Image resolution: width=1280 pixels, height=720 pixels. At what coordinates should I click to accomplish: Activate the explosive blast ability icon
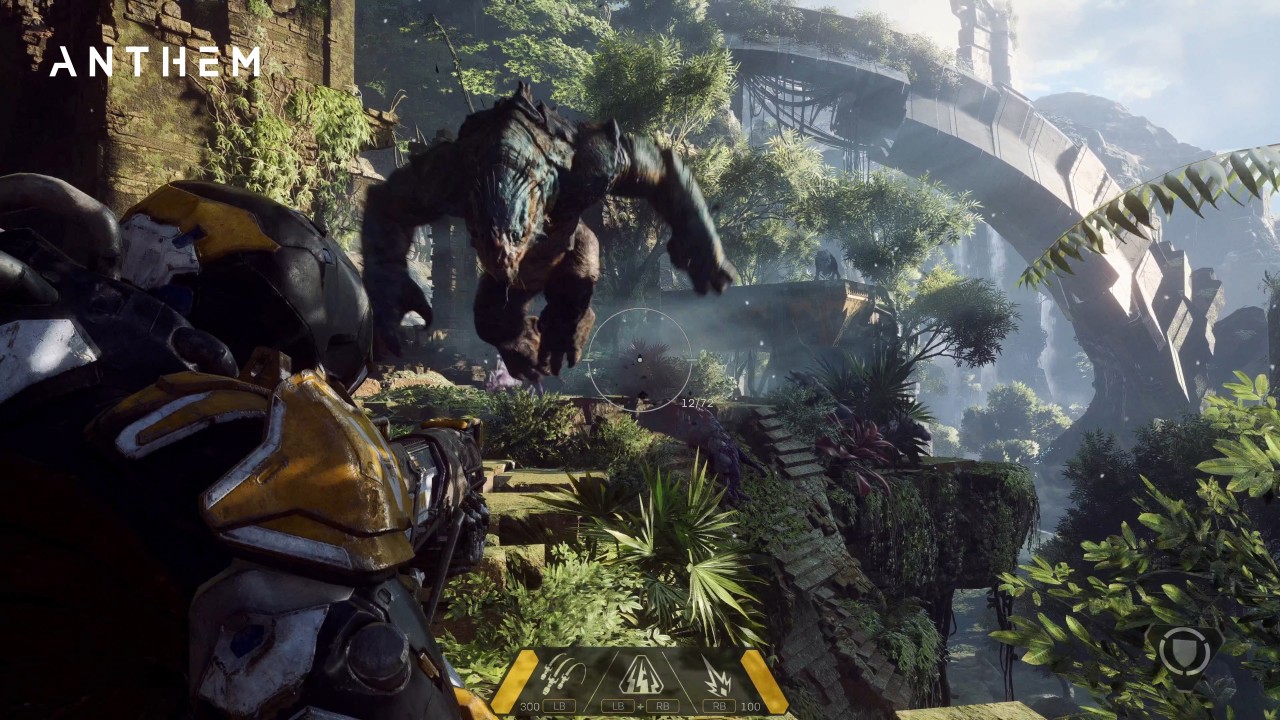(716, 675)
